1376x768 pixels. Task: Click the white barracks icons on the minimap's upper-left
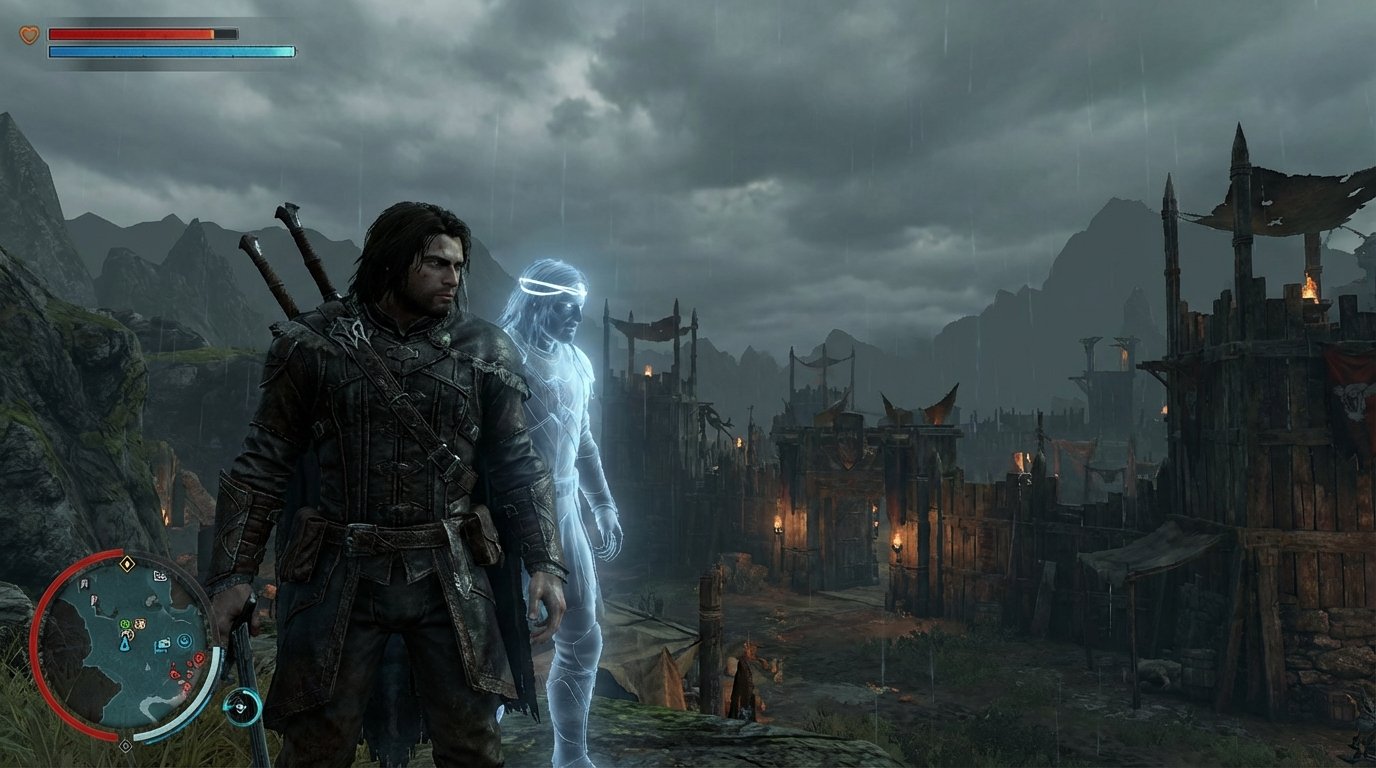coord(85,583)
